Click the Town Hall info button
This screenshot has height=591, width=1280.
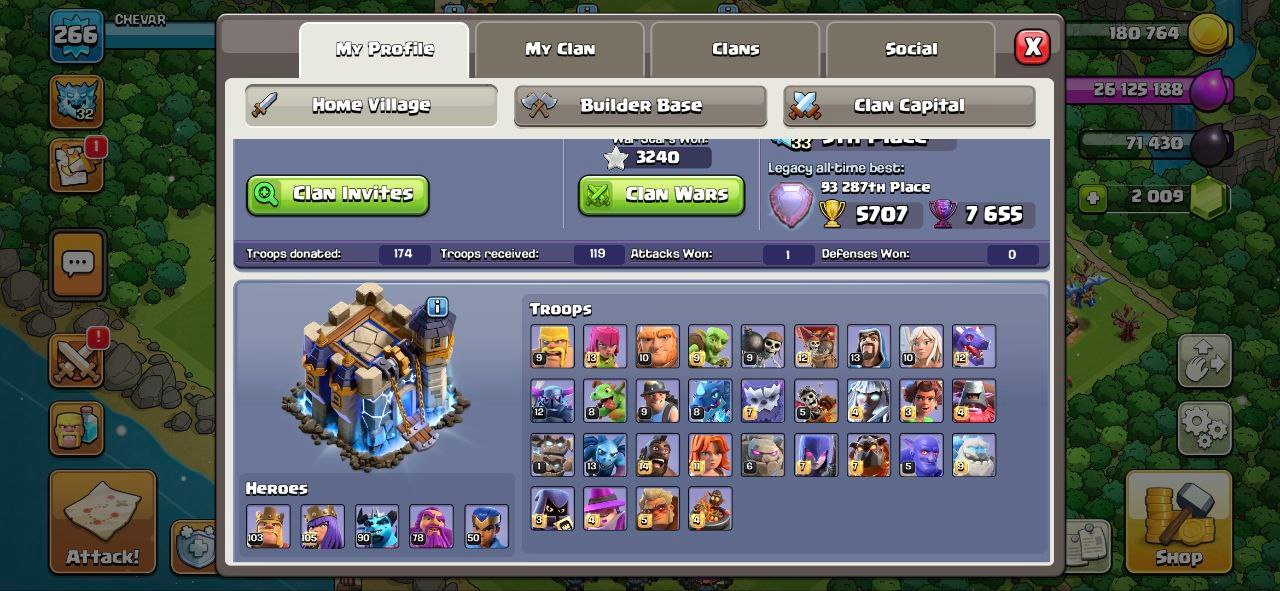437,307
